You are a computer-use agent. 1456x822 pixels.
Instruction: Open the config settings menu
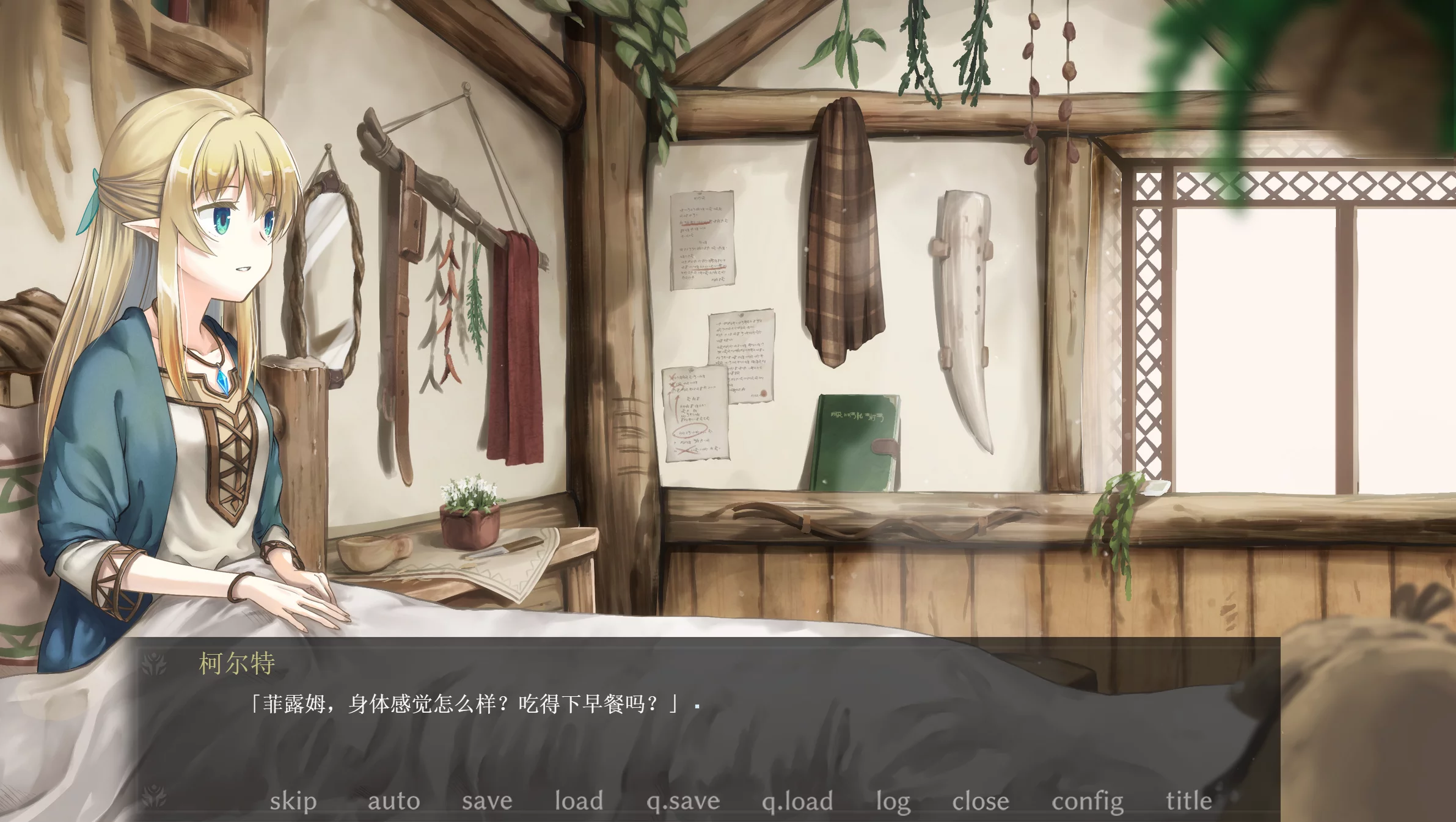tap(1086, 801)
